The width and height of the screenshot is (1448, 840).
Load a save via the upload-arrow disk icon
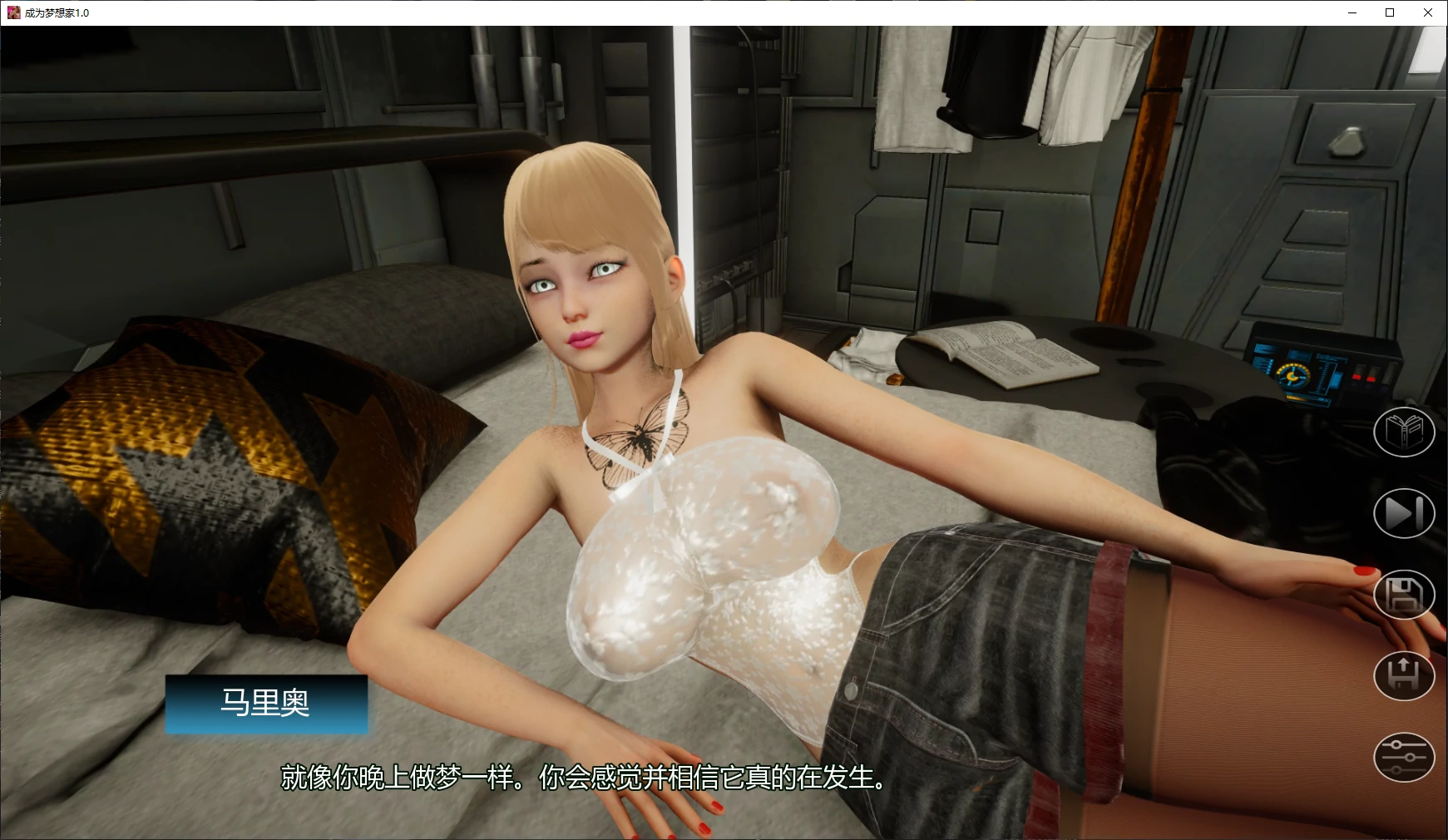(x=1404, y=675)
